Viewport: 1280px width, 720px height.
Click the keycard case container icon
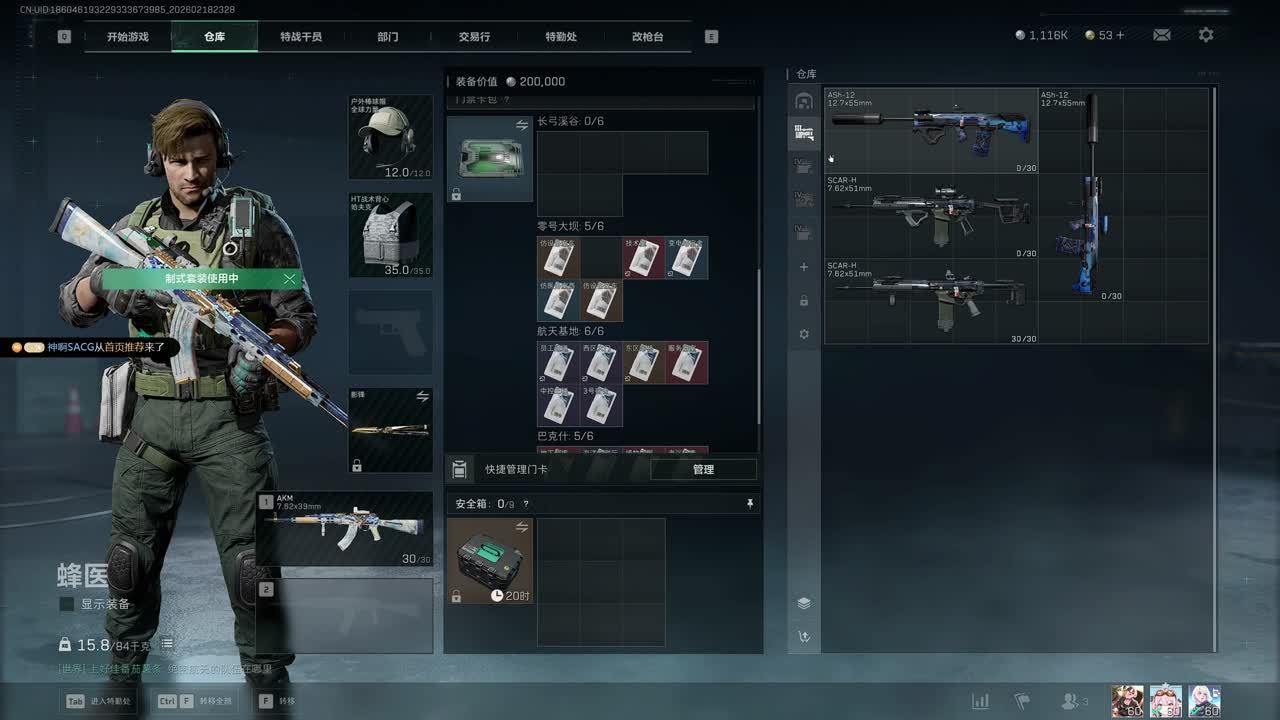[x=489, y=158]
